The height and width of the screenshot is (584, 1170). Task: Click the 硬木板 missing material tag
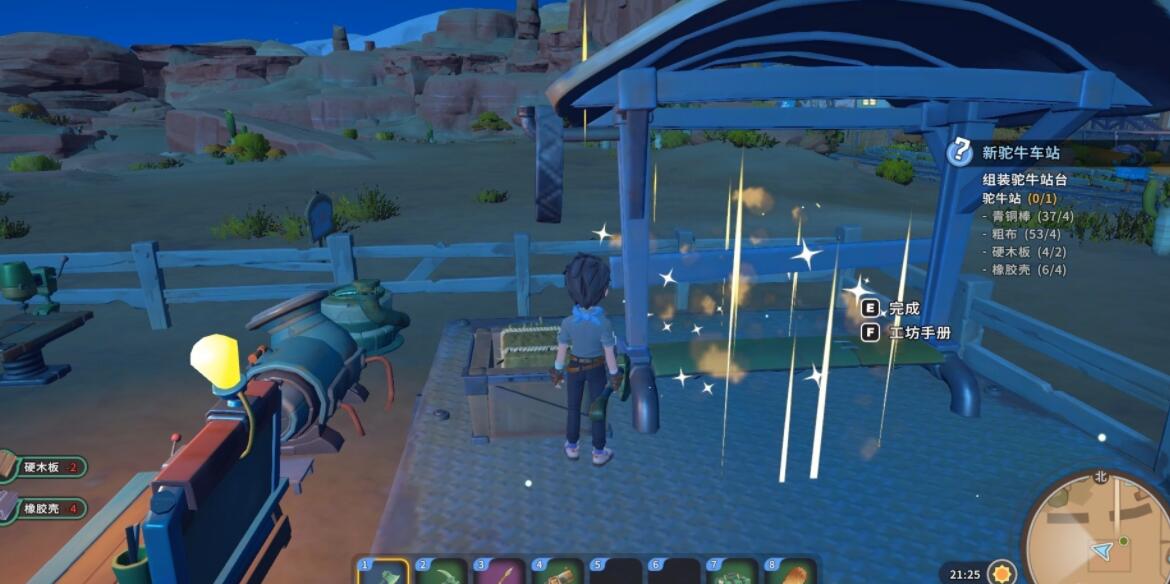click(x=46, y=467)
